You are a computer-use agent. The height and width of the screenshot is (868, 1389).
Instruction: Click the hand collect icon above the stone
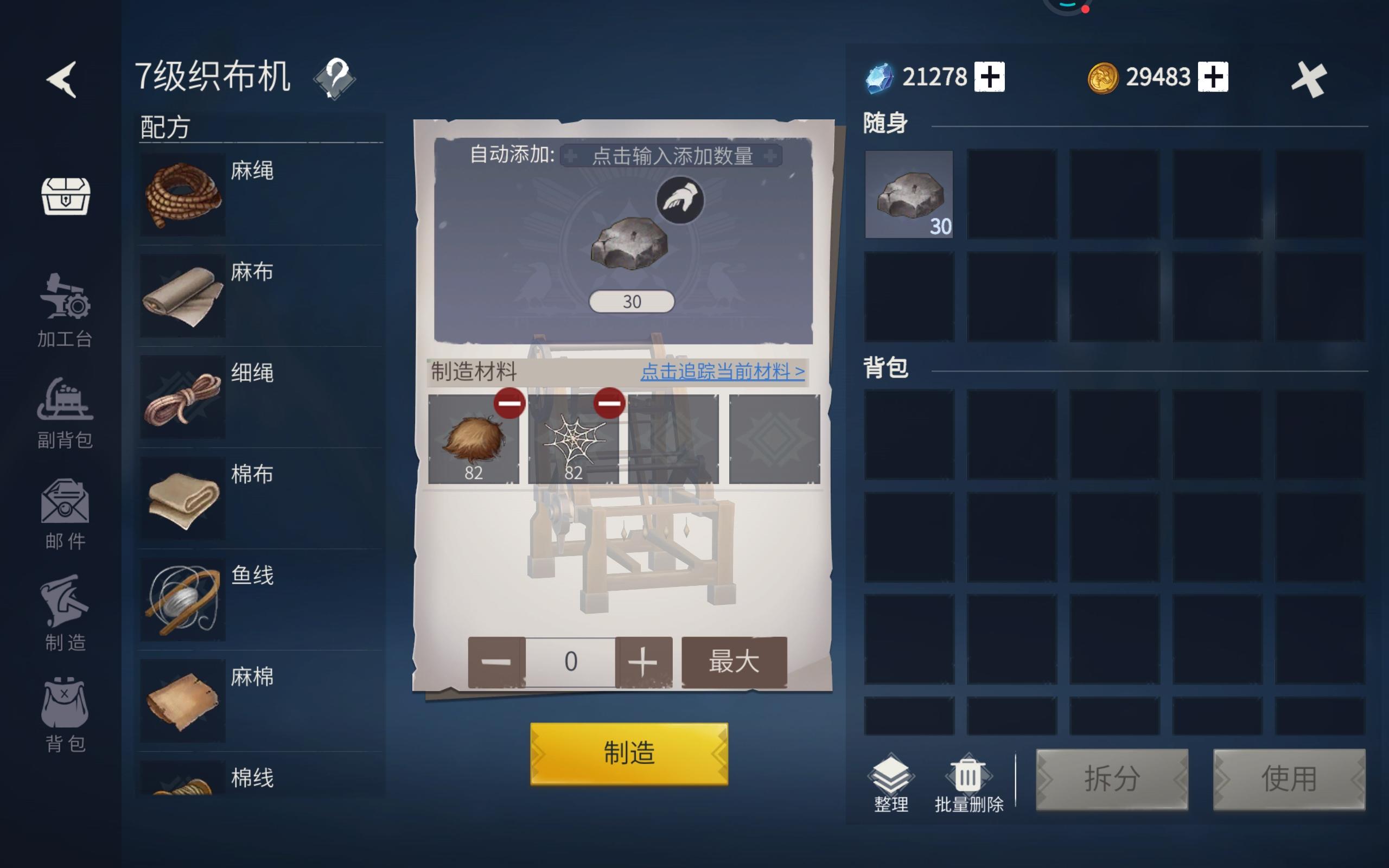click(x=680, y=198)
